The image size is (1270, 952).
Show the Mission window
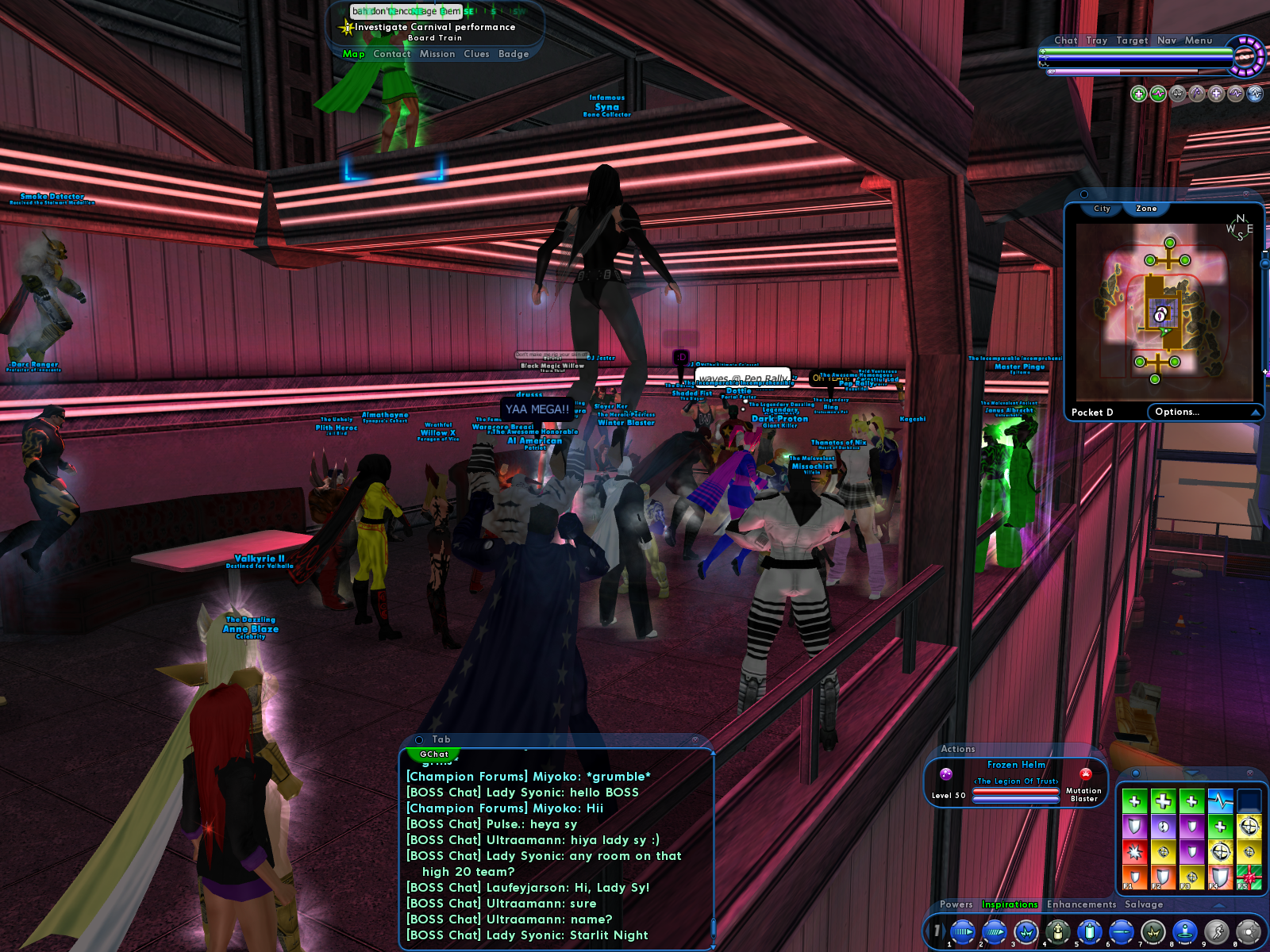pos(437,54)
